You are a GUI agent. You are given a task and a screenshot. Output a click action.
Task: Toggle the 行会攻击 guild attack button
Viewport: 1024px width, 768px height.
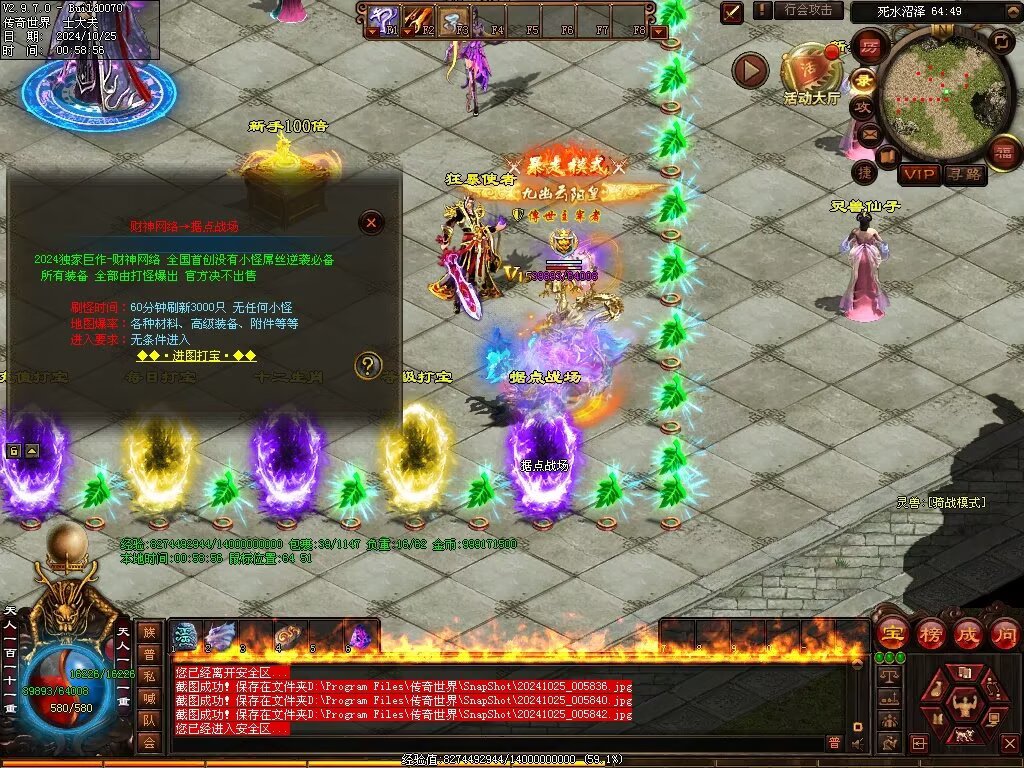tap(808, 10)
